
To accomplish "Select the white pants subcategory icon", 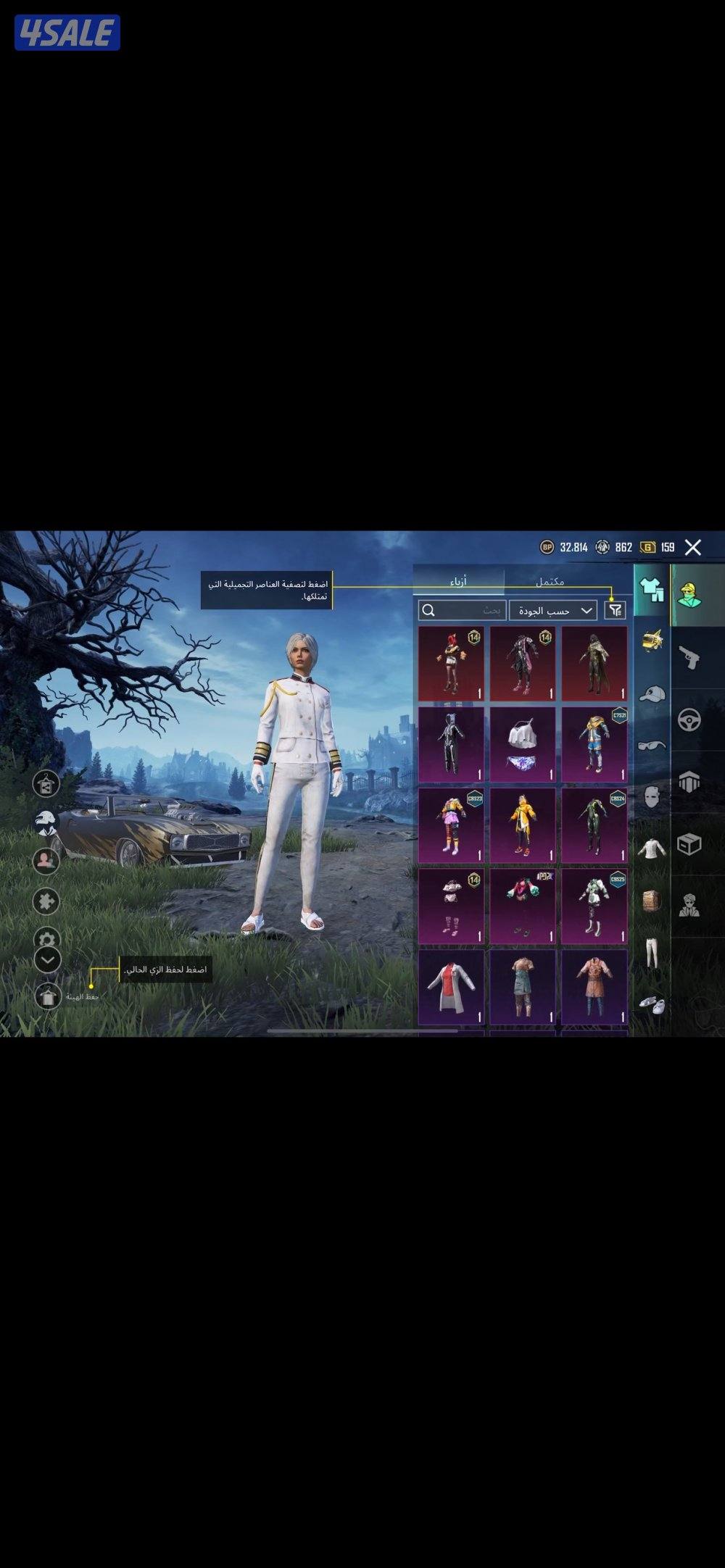I will tap(652, 953).
